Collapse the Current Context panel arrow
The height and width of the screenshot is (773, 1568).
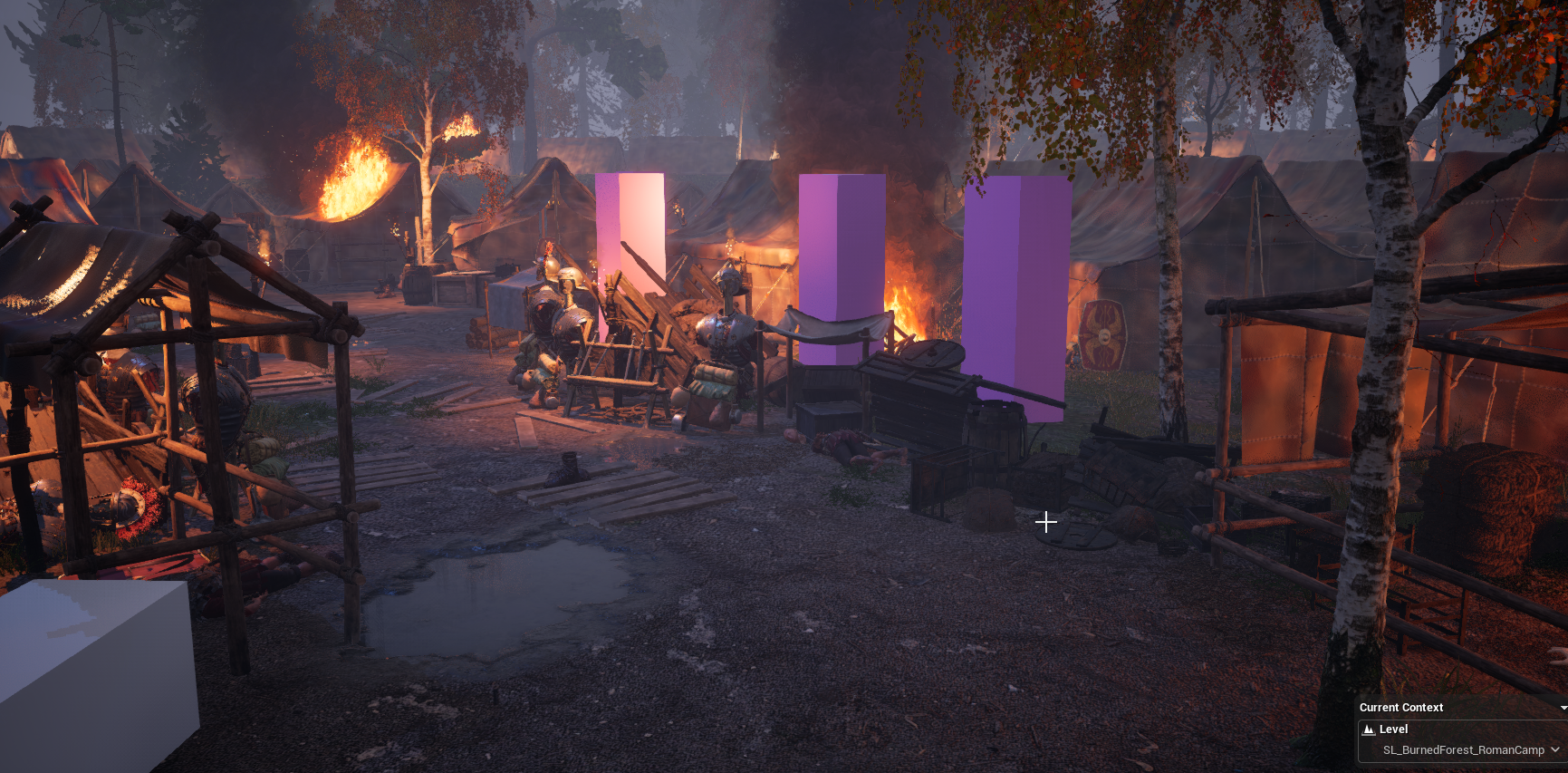click(x=1563, y=708)
